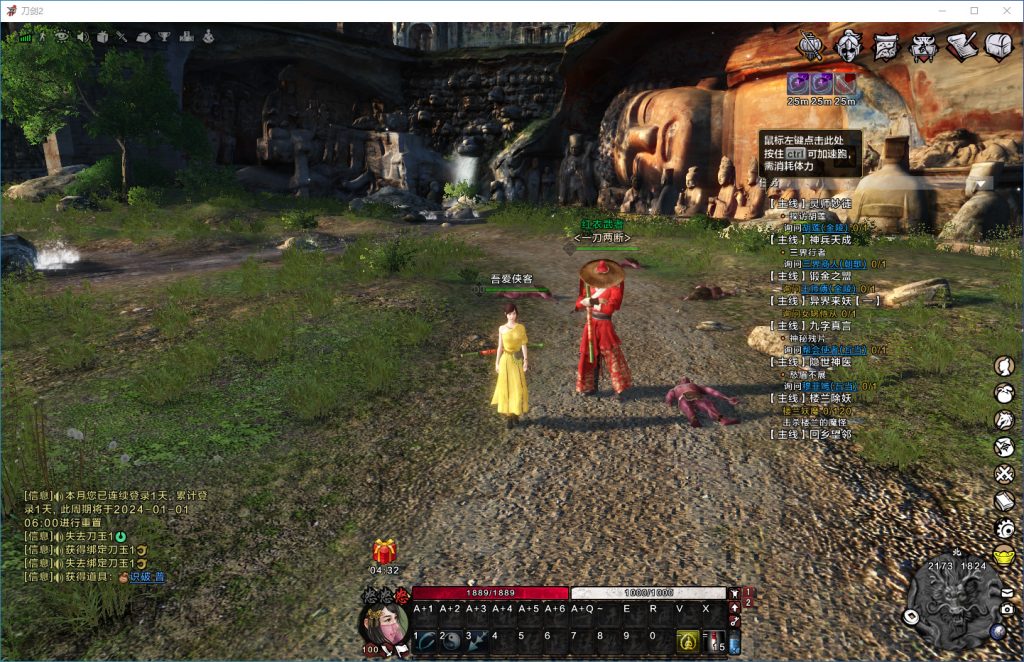Open the gift box timer reward
The width and height of the screenshot is (1024, 662).
coord(384,551)
